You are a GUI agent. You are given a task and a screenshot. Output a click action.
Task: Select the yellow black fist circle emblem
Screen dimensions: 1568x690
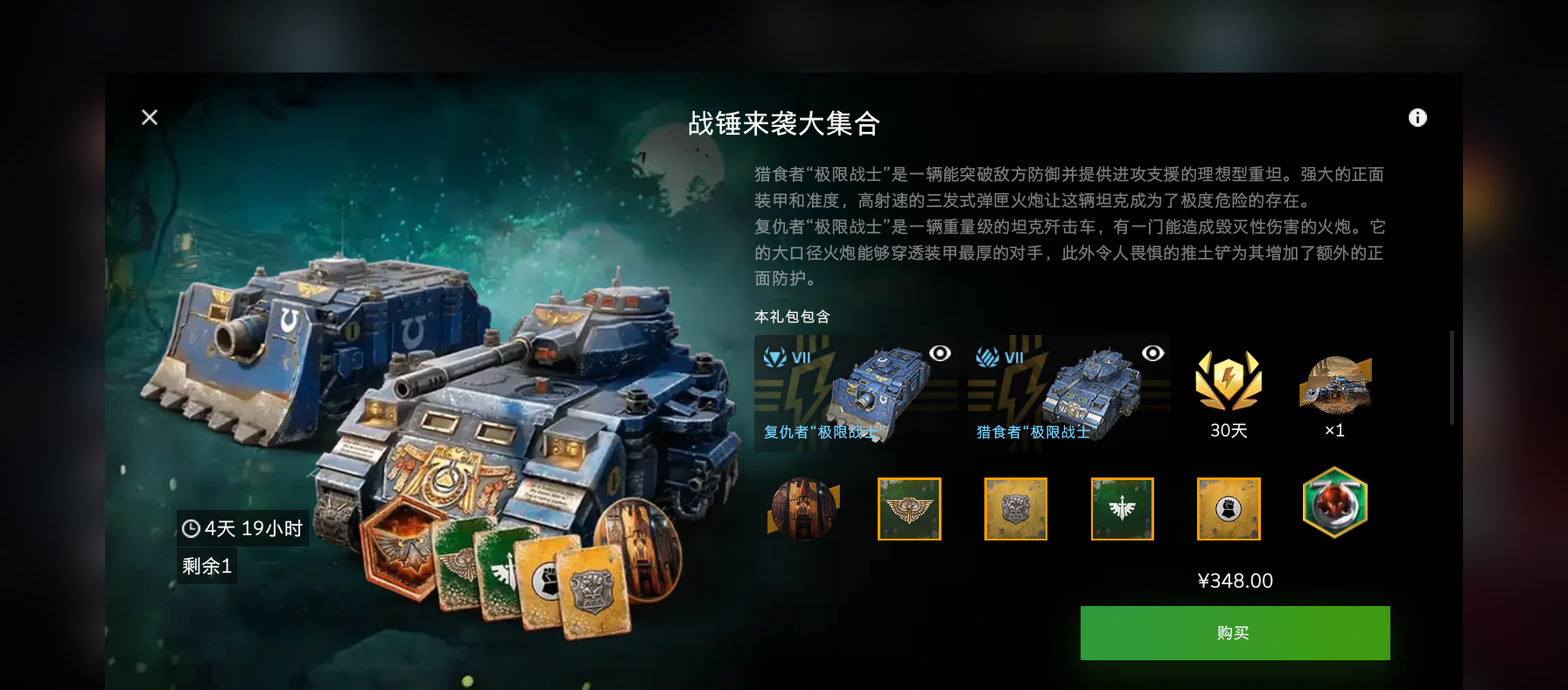[x=1228, y=509]
